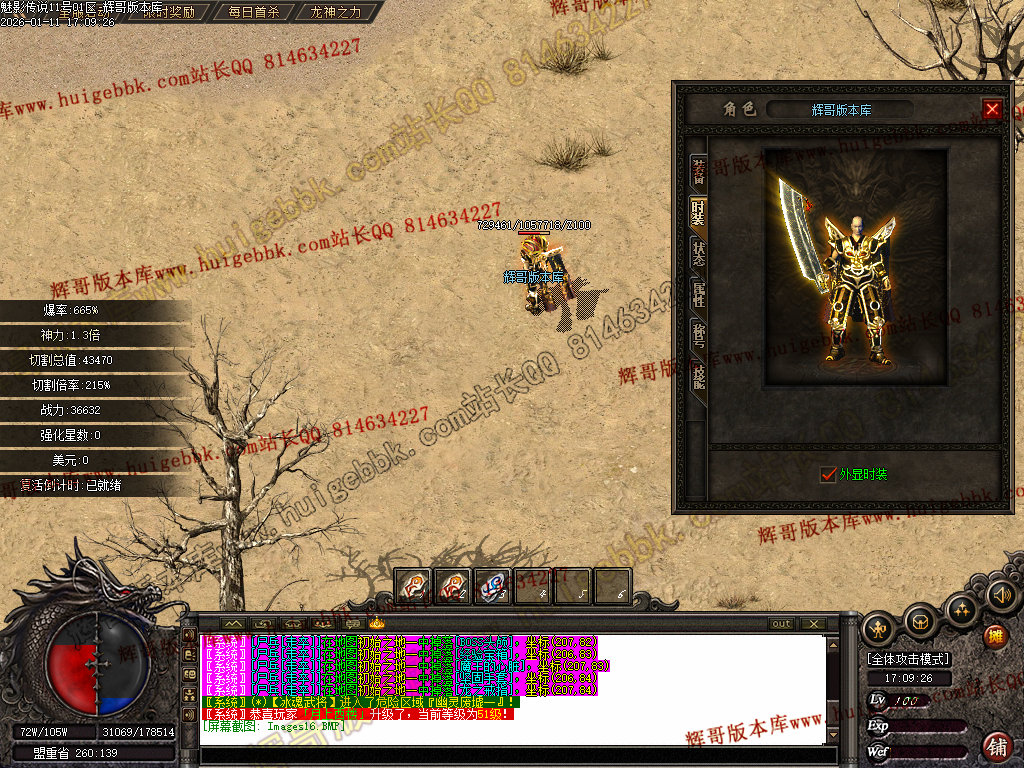Click the chat text input bar
Image resolution: width=1024 pixels, height=768 pixels.
pyautogui.click(x=510, y=755)
